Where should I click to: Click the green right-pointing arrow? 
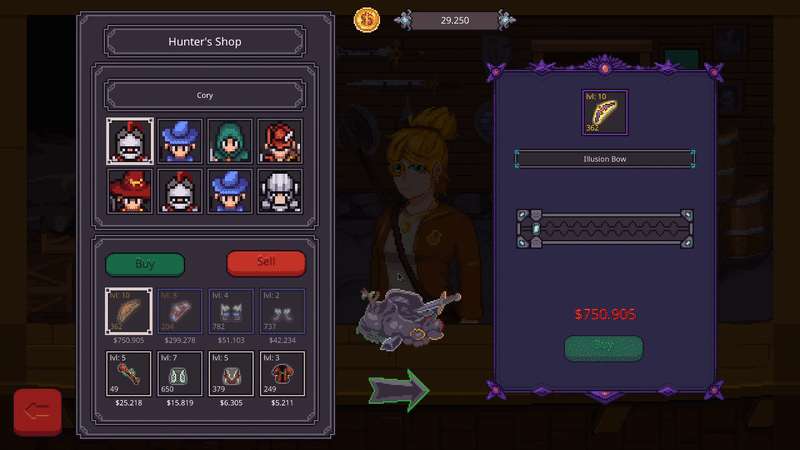[x=398, y=389]
